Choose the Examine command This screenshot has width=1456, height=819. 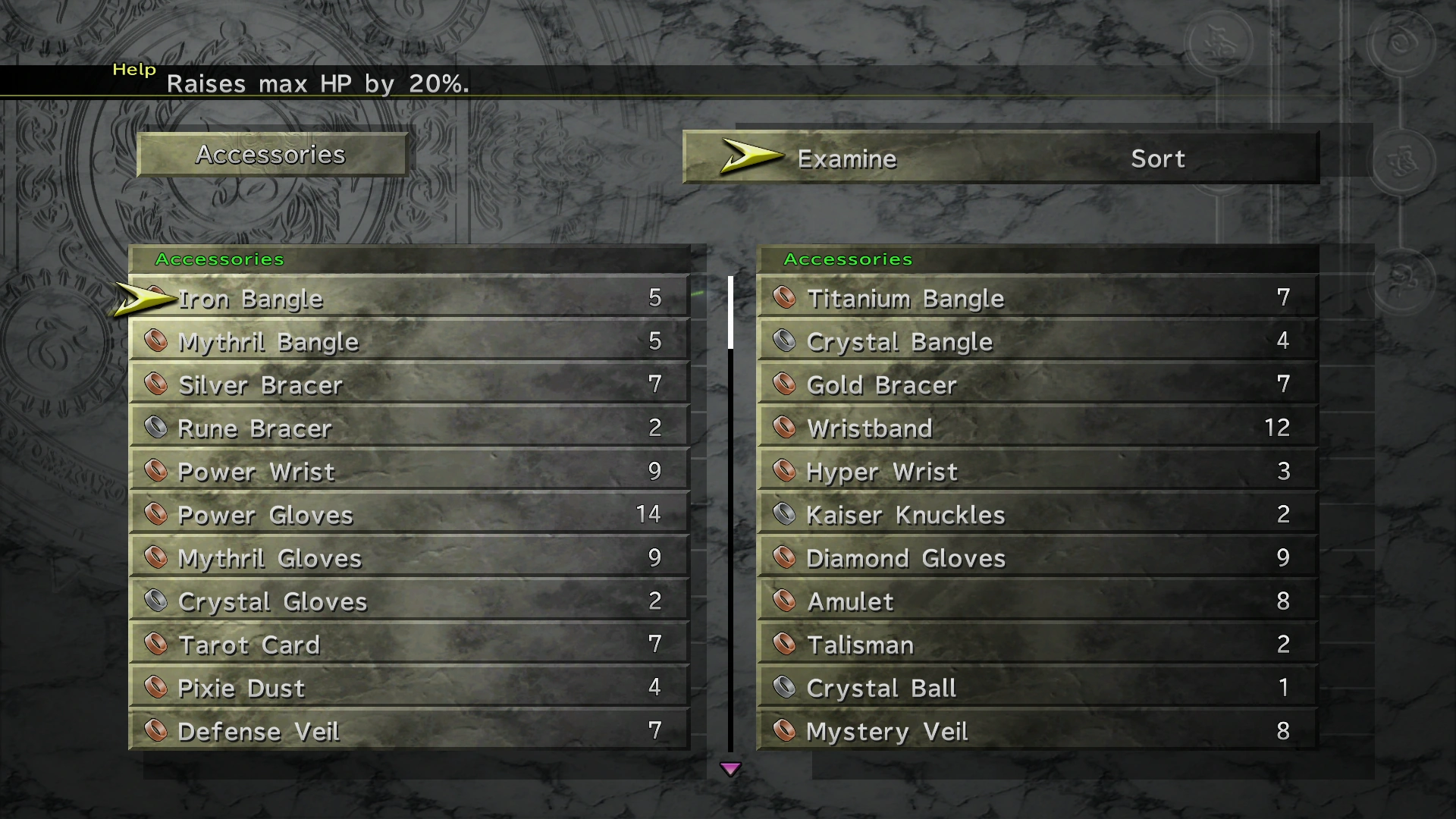[x=846, y=158]
